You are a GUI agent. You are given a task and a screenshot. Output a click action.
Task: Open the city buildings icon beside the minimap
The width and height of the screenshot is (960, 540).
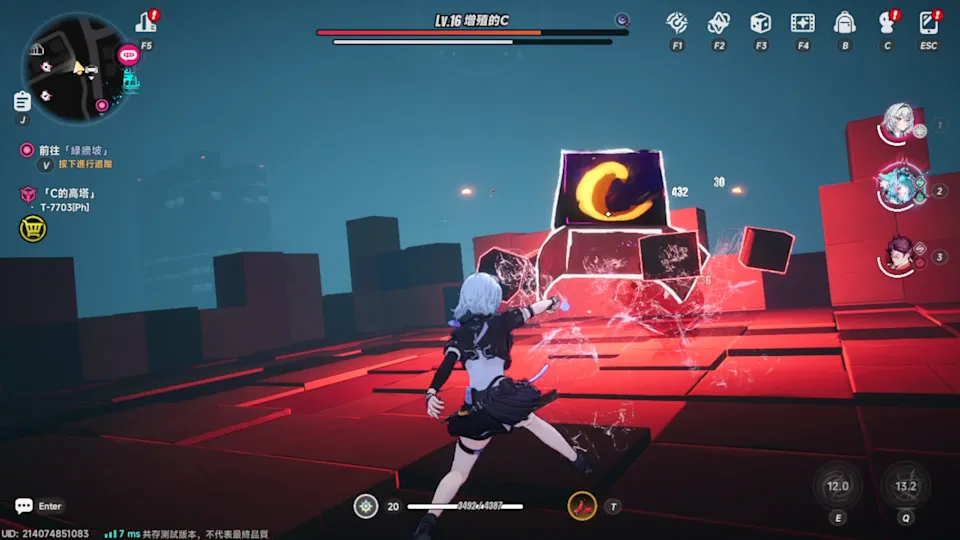[146, 22]
